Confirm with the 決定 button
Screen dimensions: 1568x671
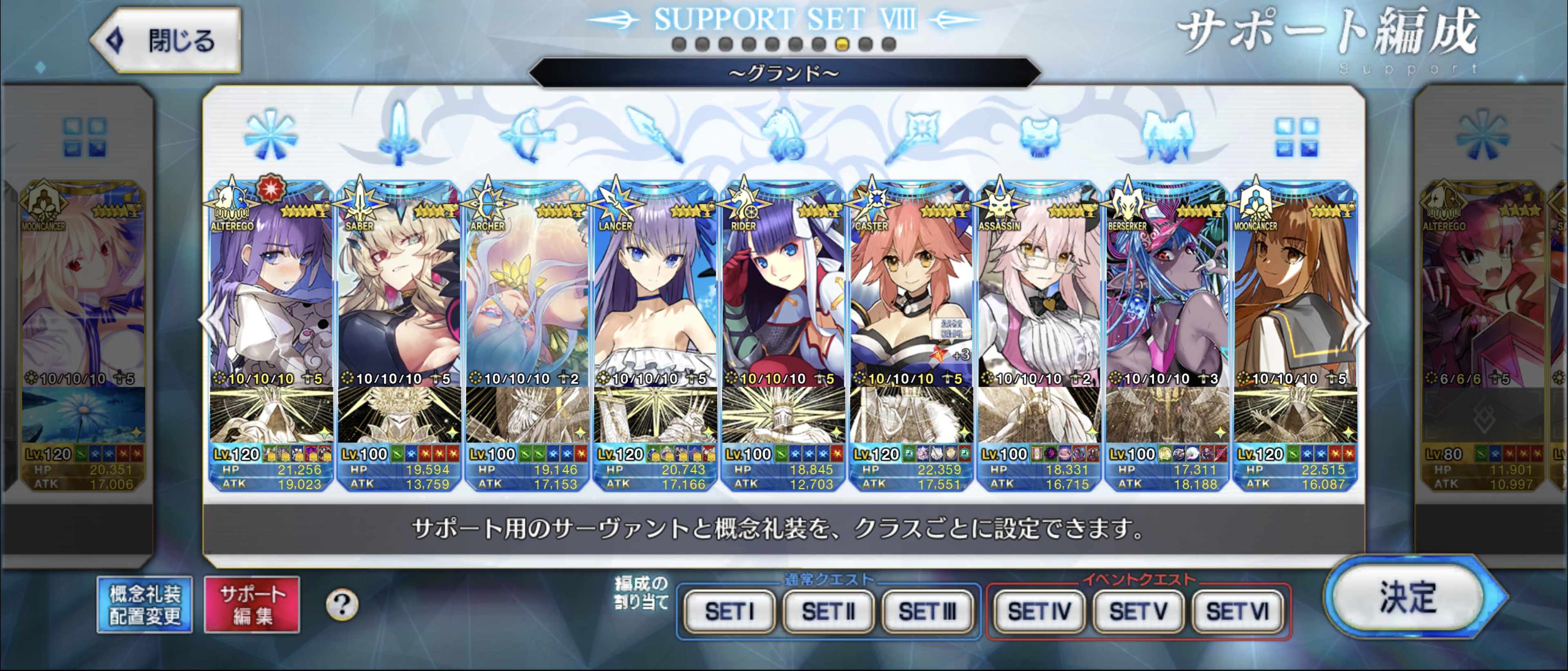[x=1408, y=598]
